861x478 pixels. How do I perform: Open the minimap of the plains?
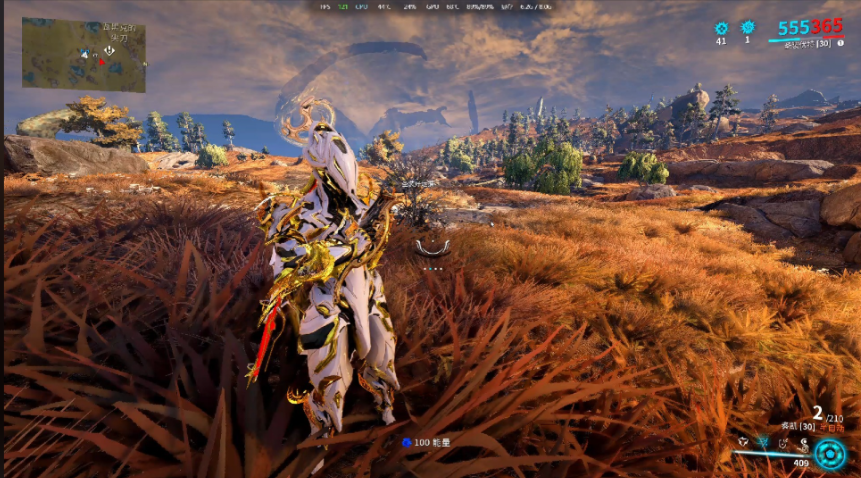[x=83, y=55]
